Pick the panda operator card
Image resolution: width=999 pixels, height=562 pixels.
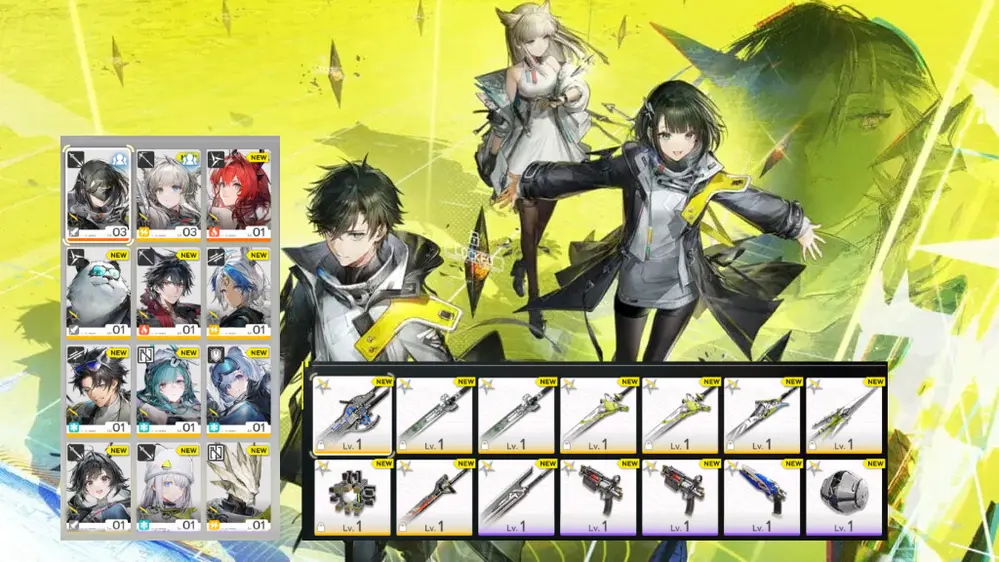pyautogui.click(x=98, y=293)
